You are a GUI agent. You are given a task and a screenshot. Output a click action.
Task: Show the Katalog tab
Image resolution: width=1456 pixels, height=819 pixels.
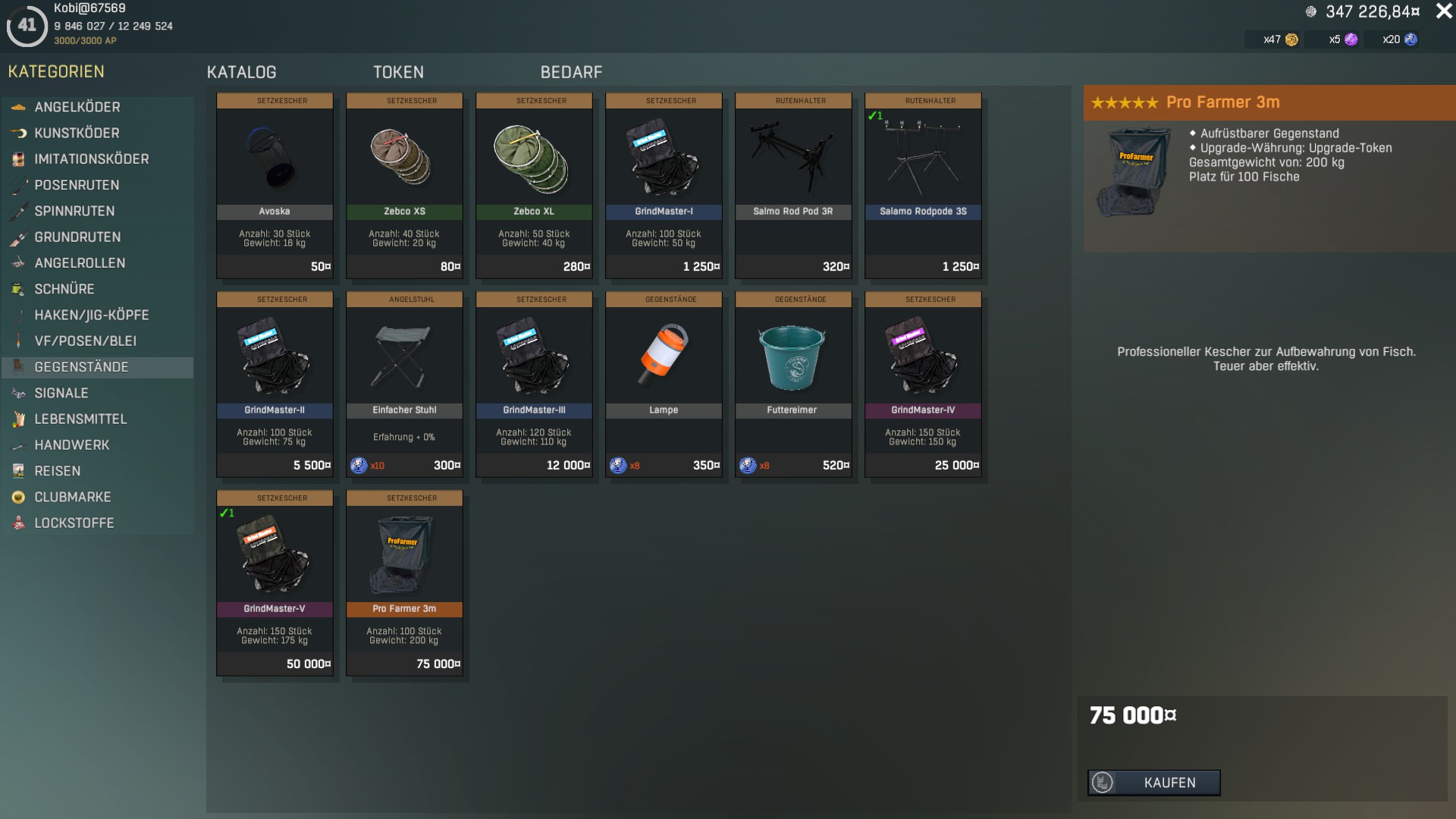tap(241, 72)
